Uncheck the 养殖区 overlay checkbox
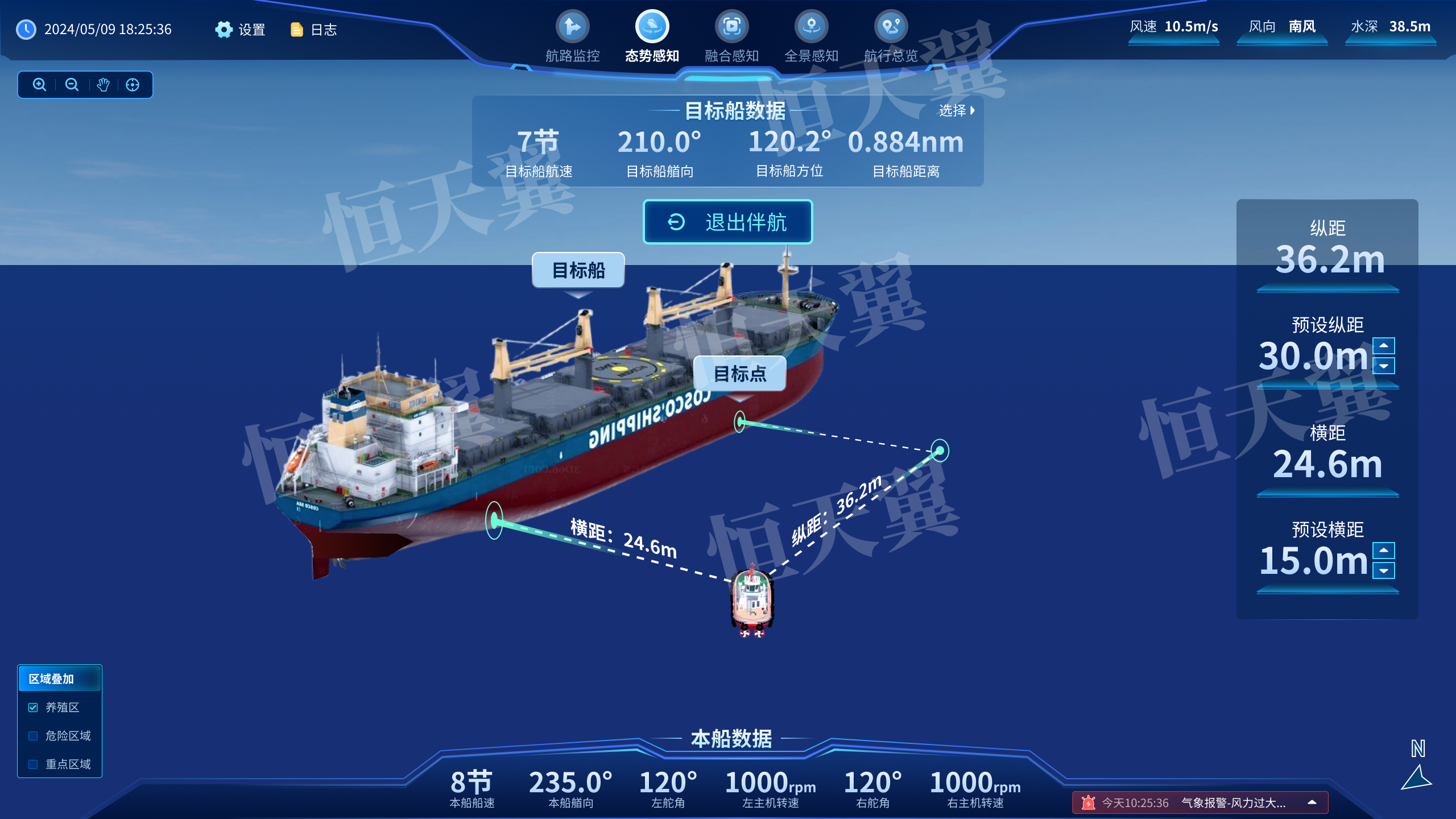The image size is (1456, 819). [x=33, y=708]
